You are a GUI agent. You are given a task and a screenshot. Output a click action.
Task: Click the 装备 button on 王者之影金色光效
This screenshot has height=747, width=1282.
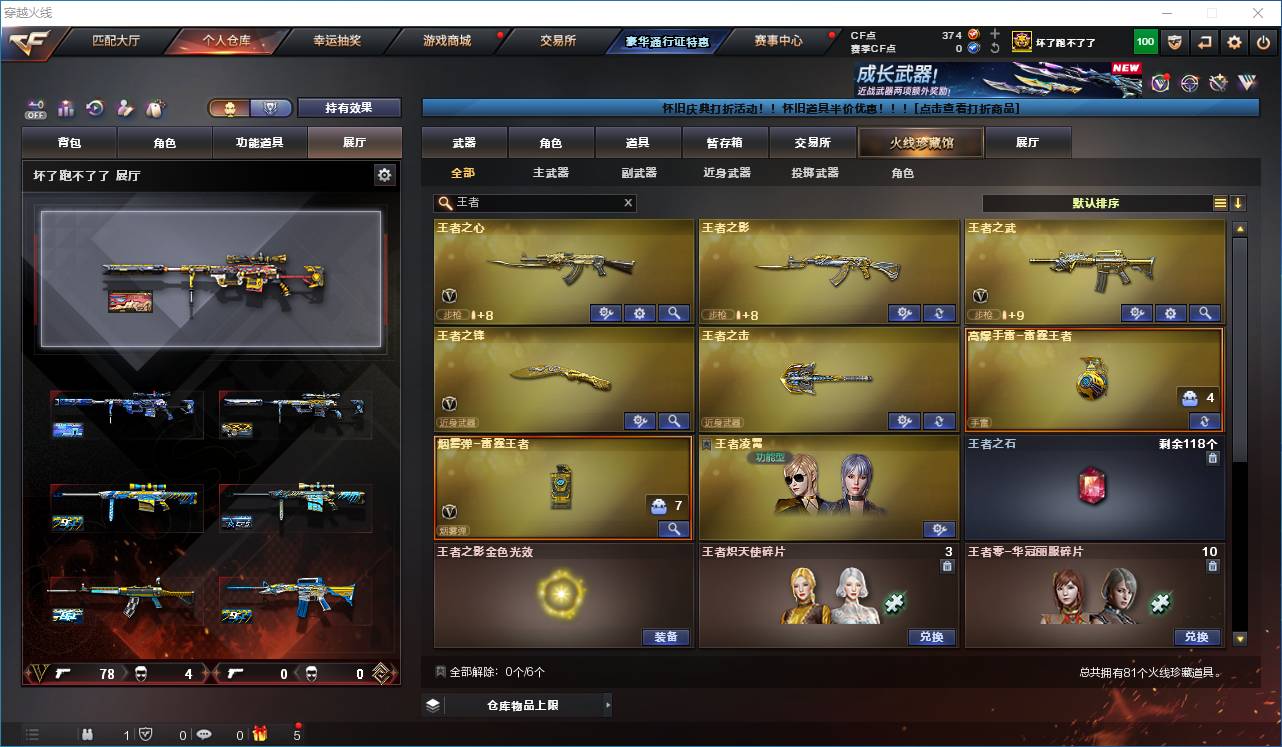(x=666, y=637)
